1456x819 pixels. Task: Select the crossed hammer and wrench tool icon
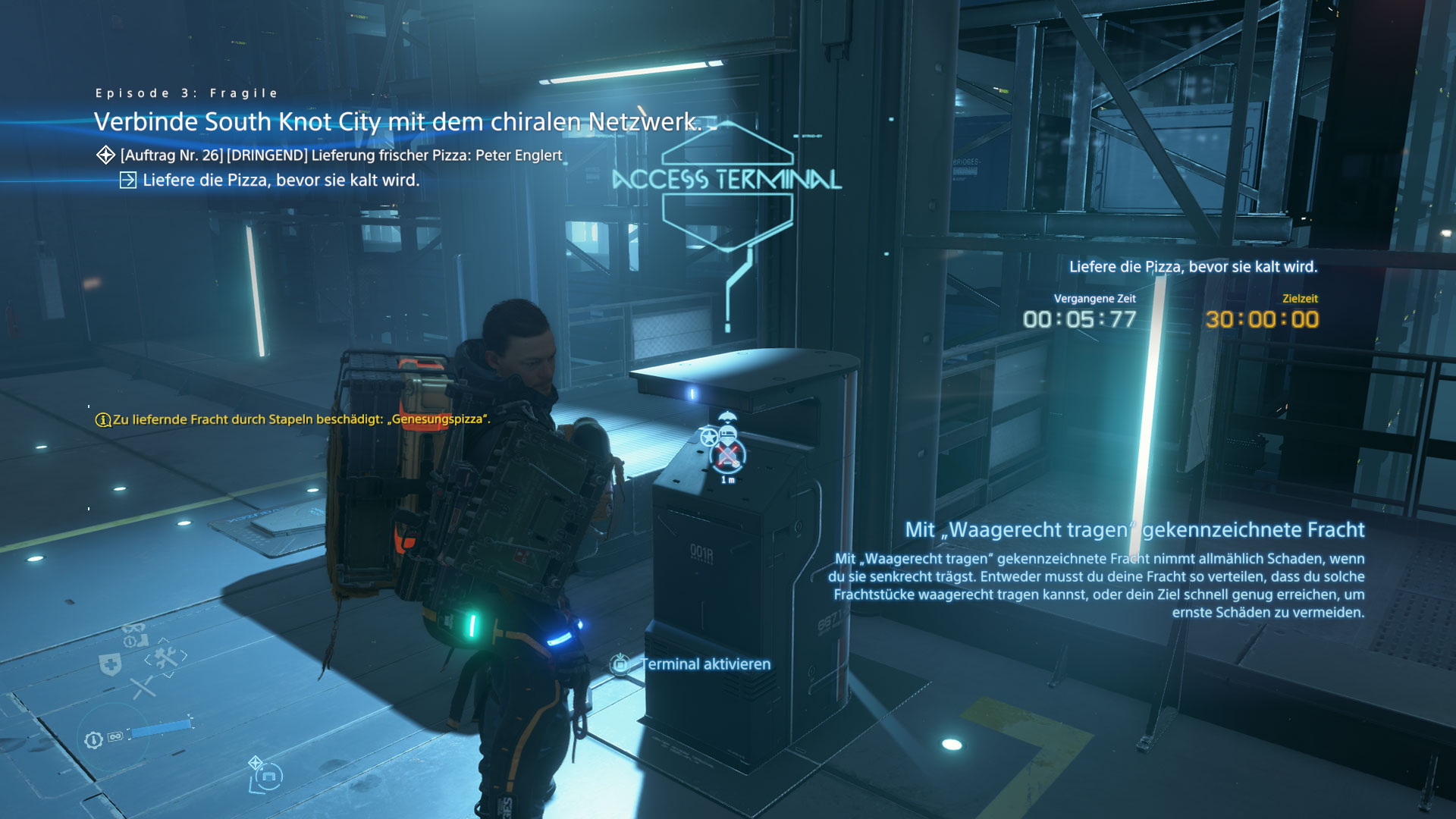point(165,657)
